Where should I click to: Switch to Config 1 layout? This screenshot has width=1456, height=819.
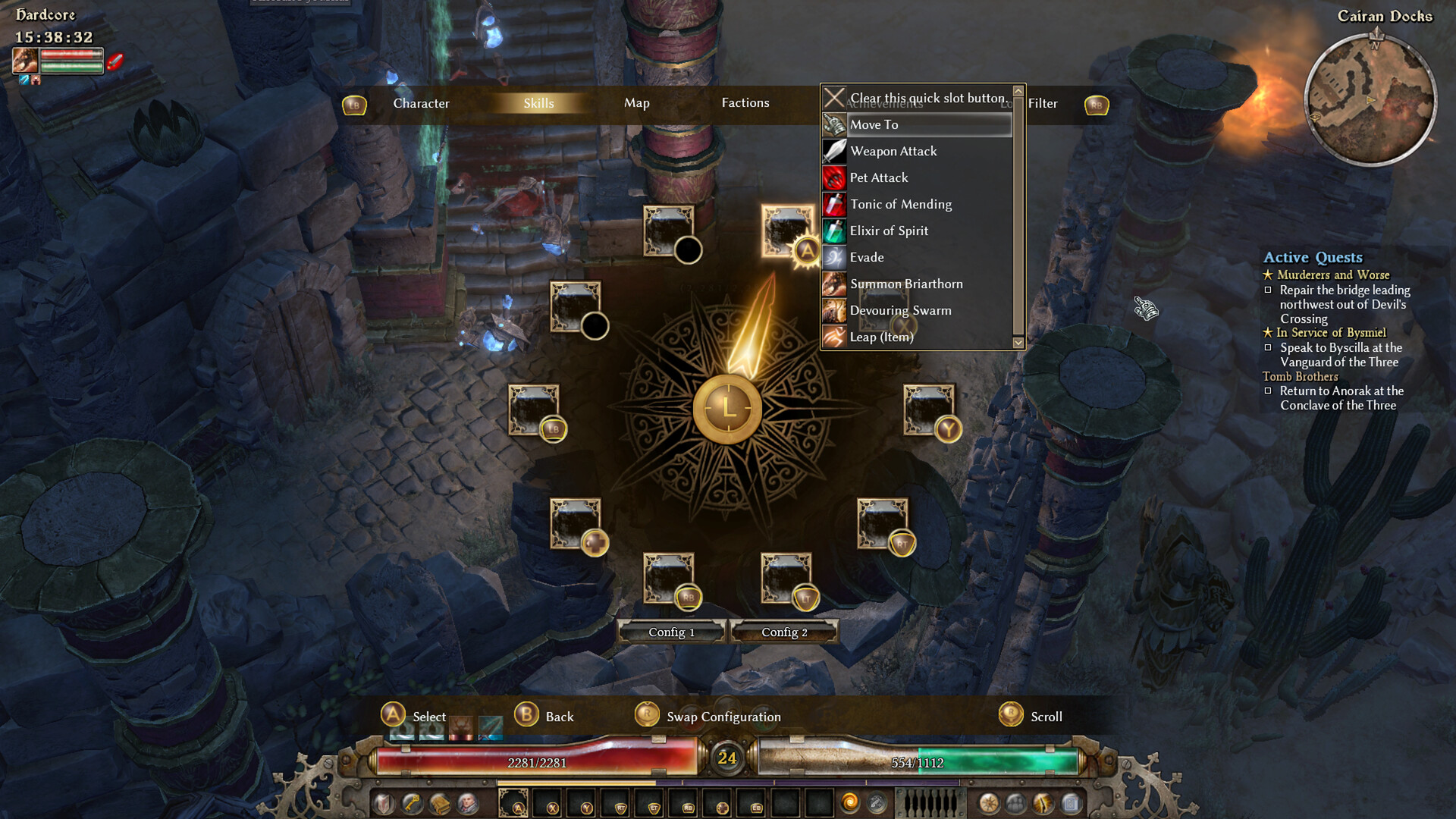coord(671,632)
